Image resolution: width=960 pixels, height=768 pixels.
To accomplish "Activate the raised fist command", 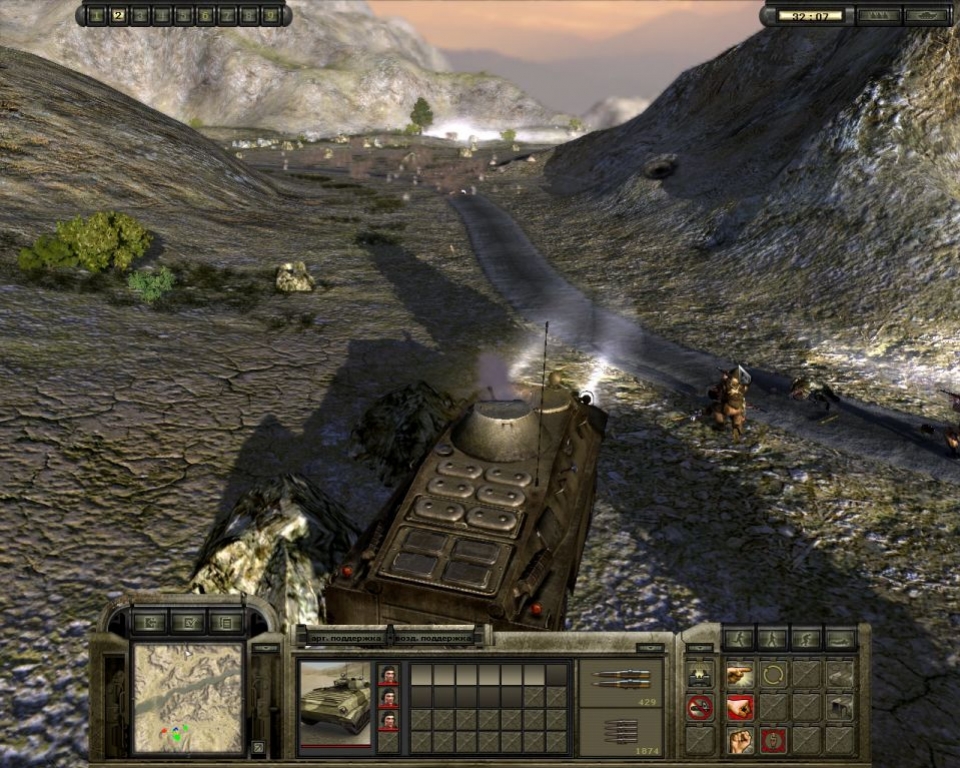I will [x=740, y=740].
